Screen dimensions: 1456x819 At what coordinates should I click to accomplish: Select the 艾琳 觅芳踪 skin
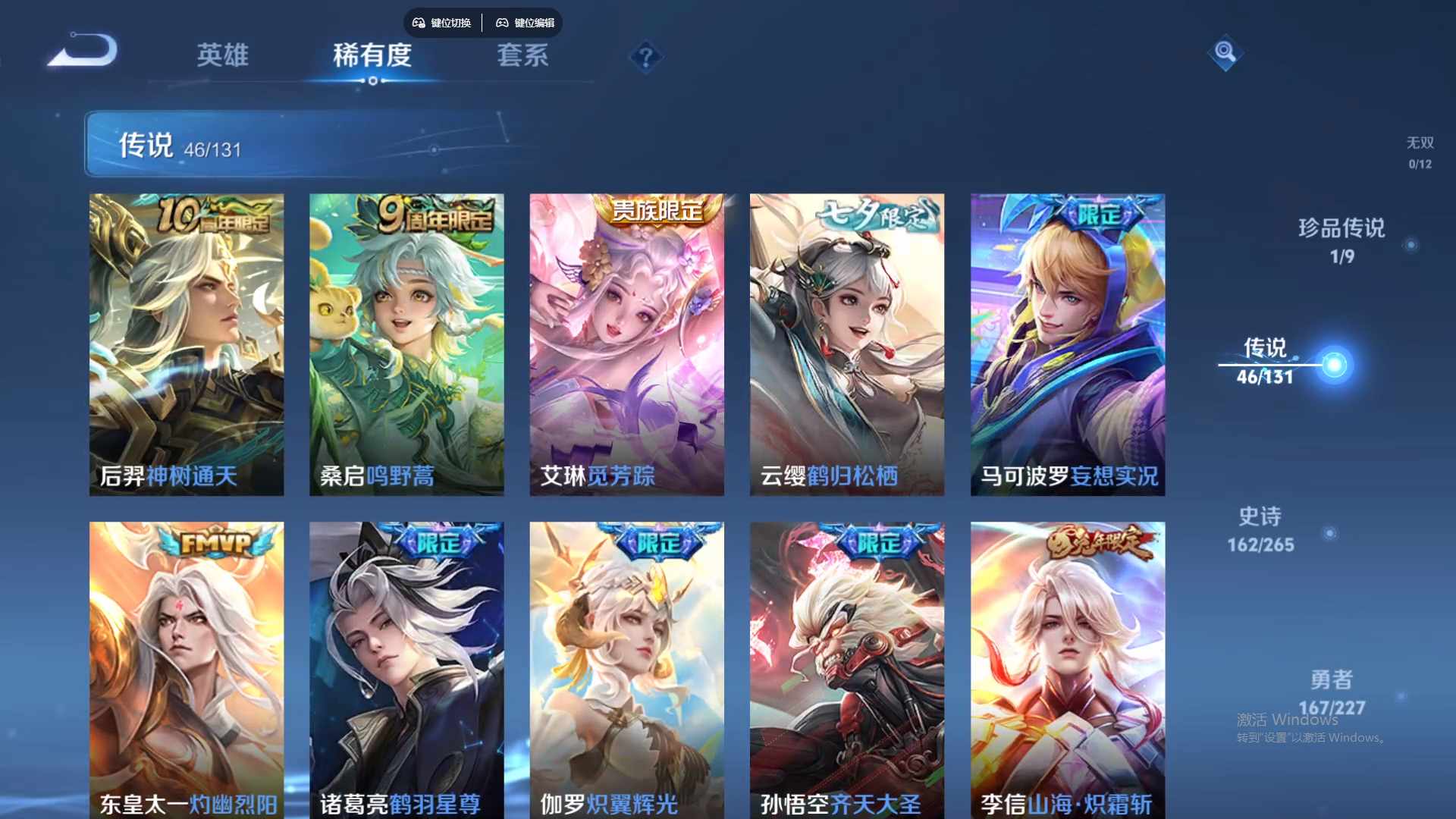click(626, 341)
